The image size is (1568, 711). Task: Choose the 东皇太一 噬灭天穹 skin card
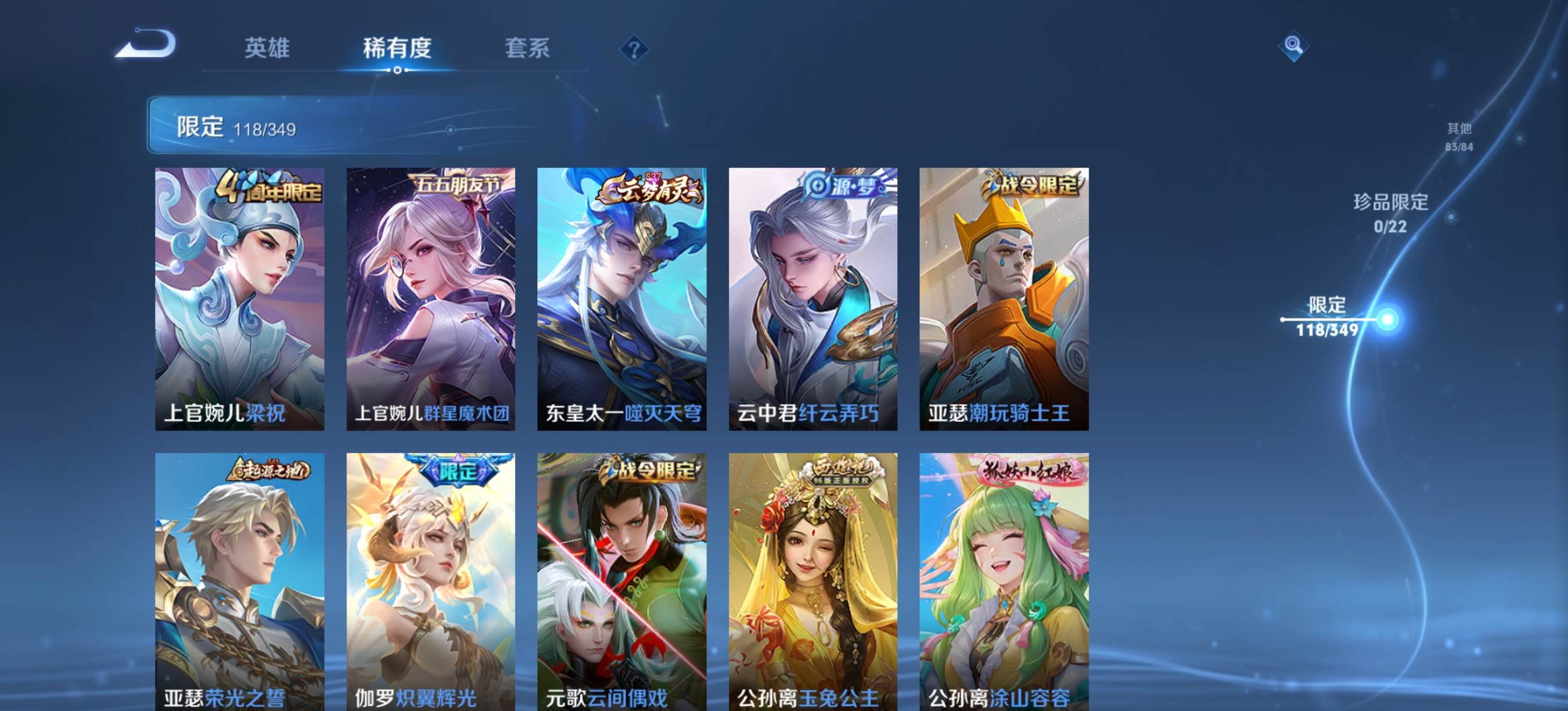(621, 299)
